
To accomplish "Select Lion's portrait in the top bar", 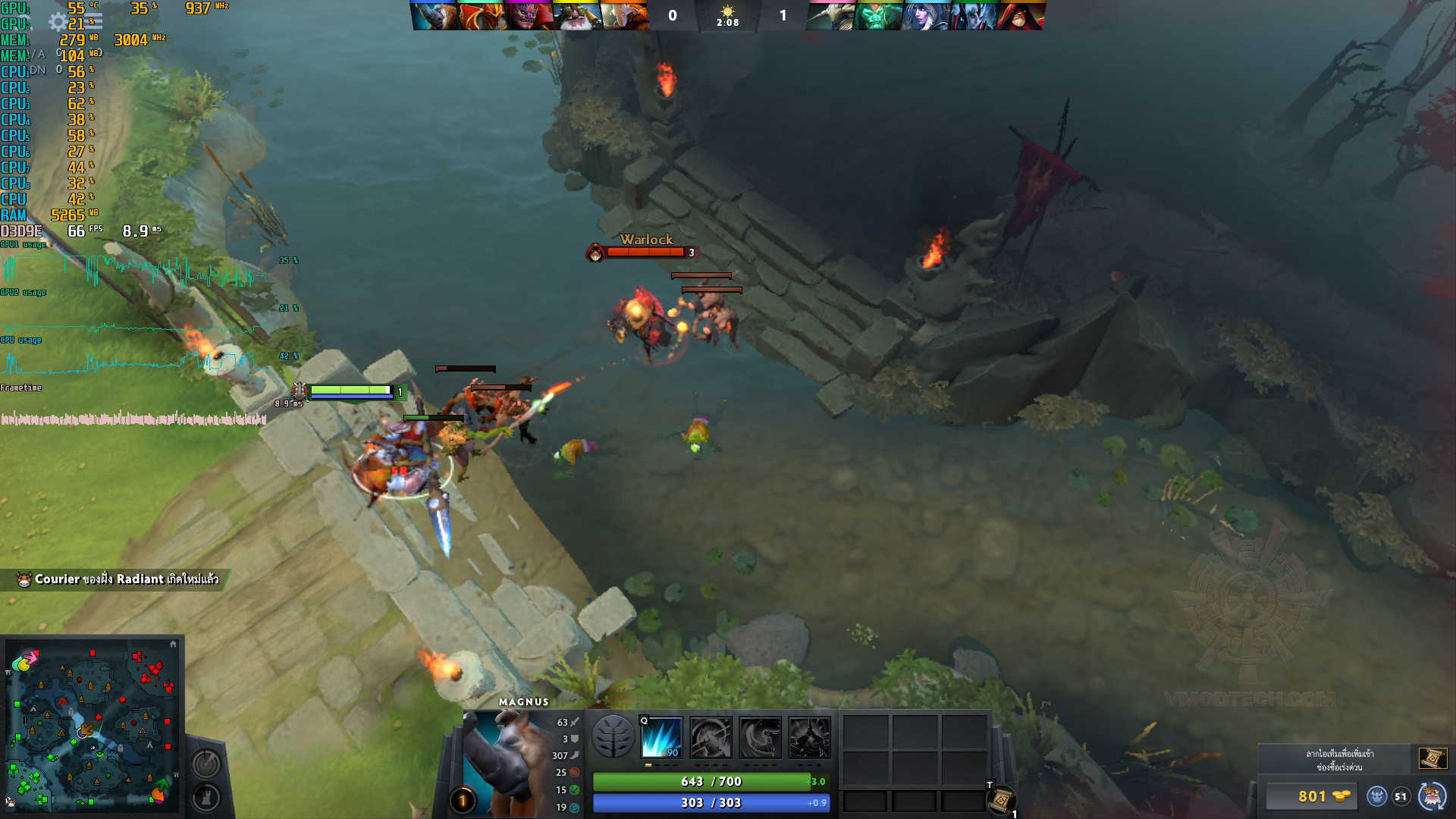I will pos(529,16).
